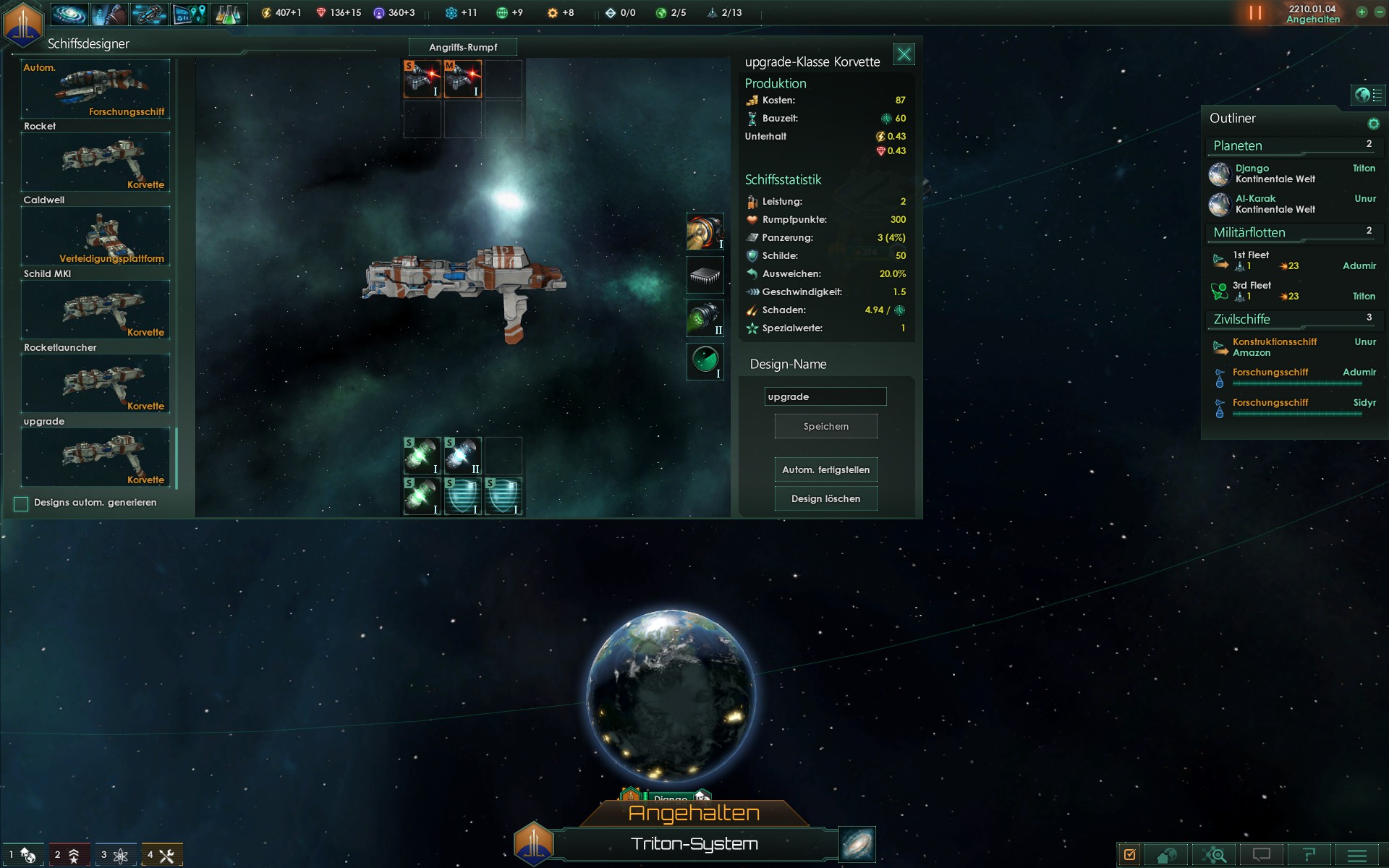Toggle Designs autom. generieren checkbox
This screenshot has width=1389, height=868.
point(21,503)
